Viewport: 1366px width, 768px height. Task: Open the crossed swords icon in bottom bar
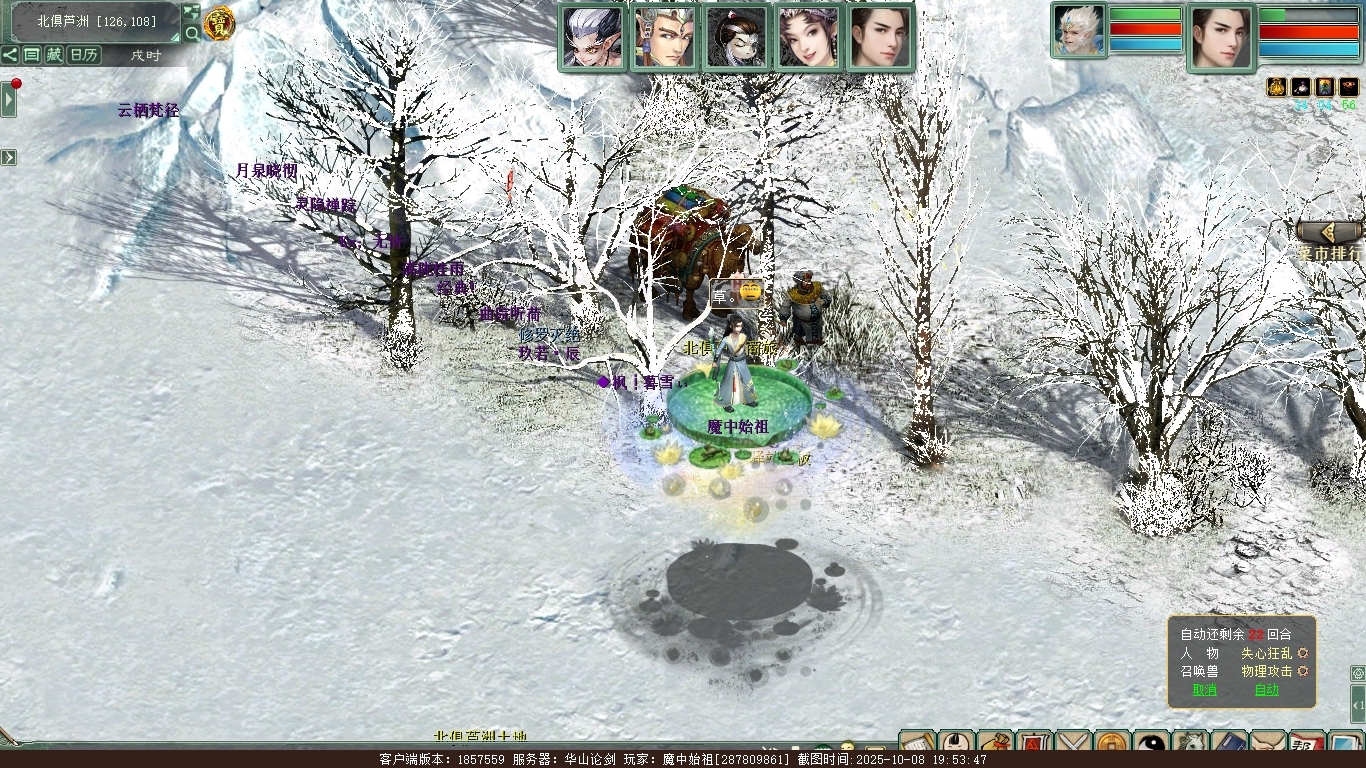point(1073,745)
